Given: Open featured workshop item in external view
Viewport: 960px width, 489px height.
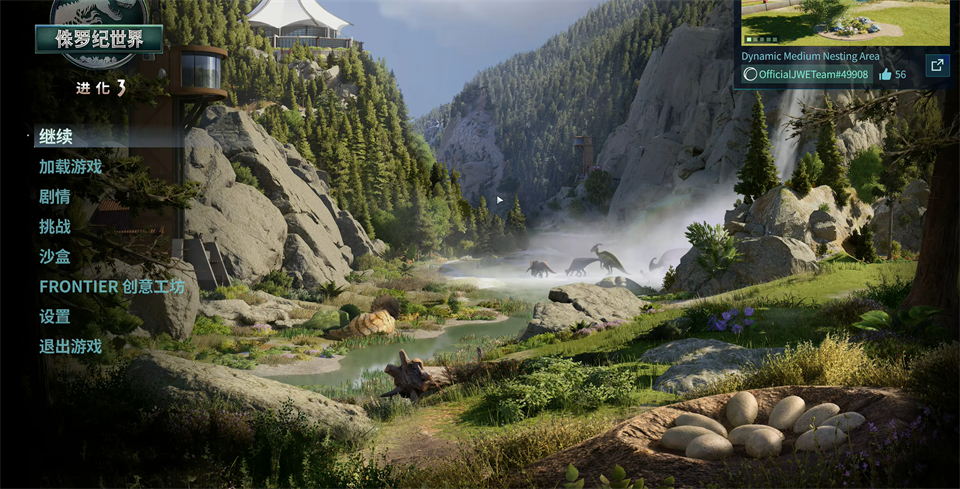Looking at the screenshot, I should 936,66.
